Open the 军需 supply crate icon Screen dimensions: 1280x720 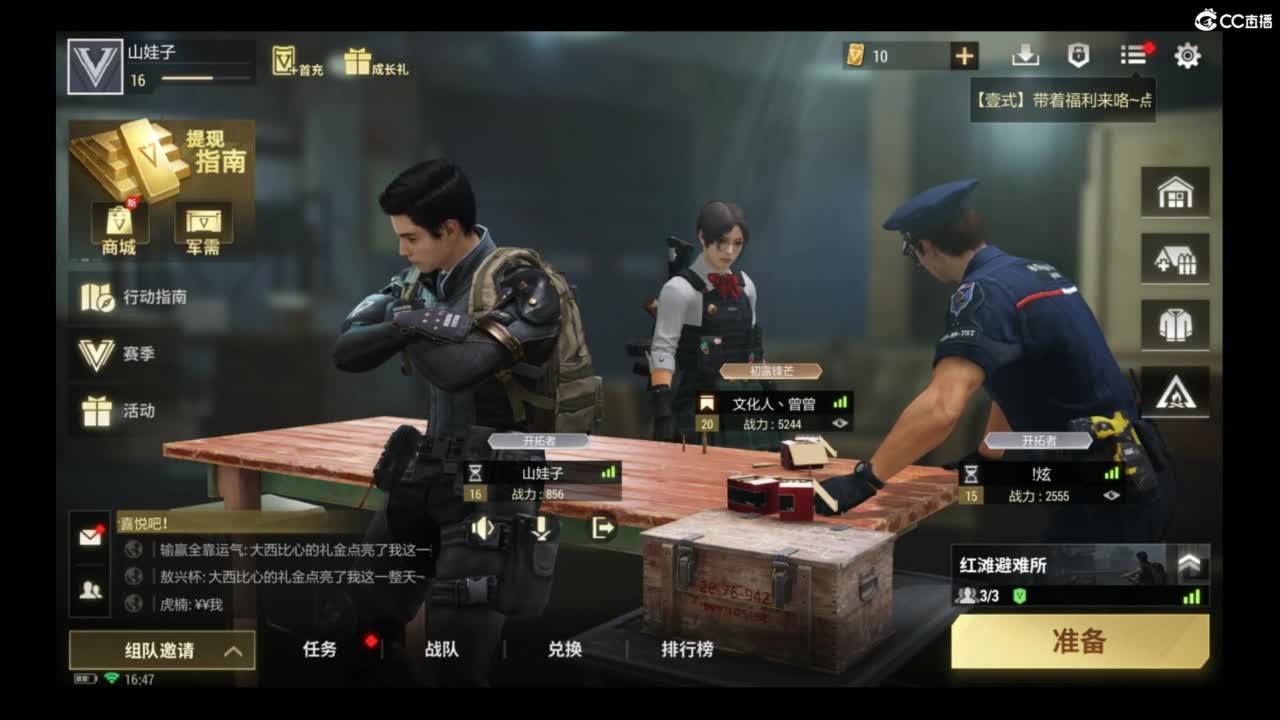tap(201, 222)
